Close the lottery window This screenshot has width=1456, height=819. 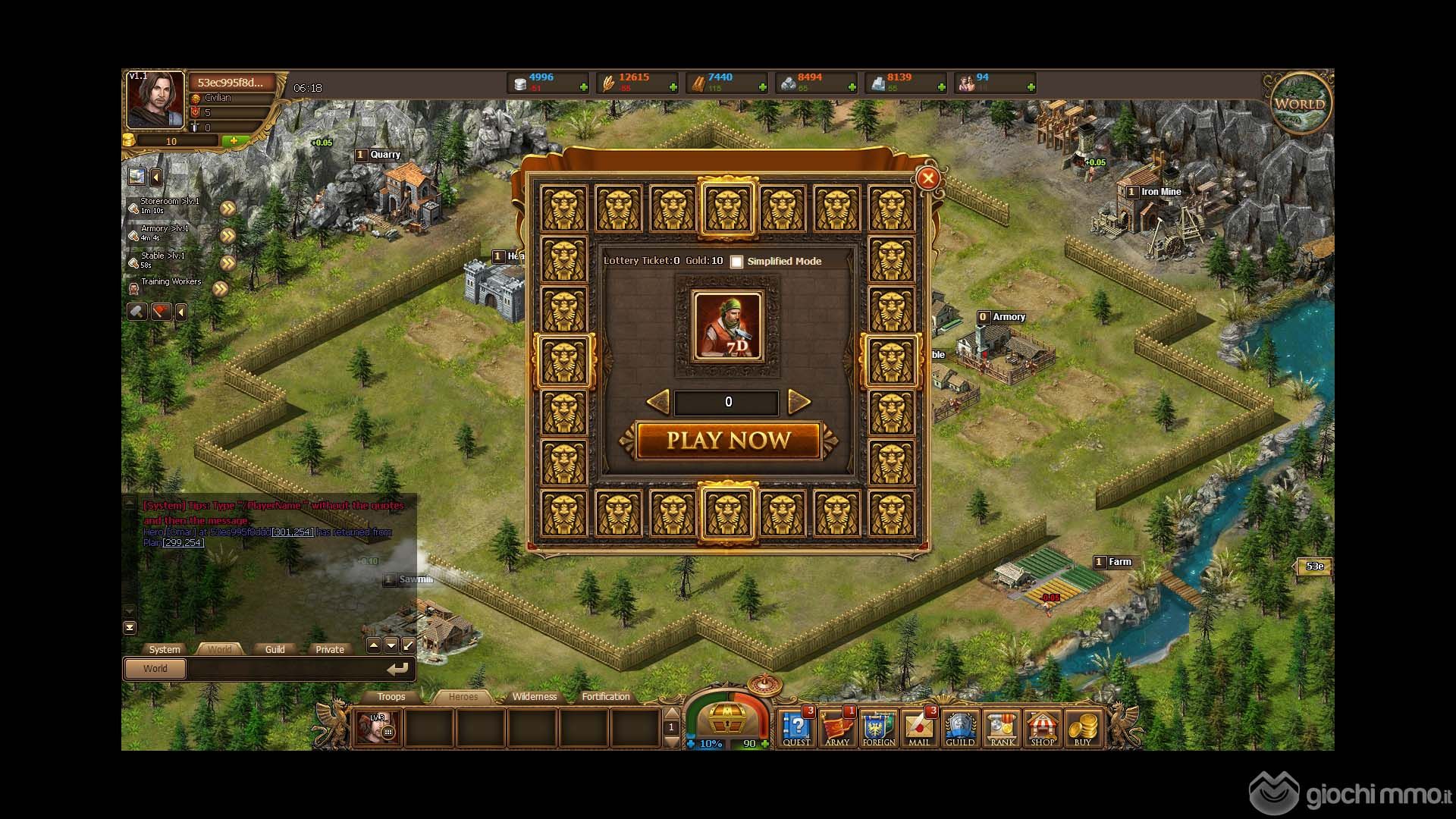click(x=927, y=178)
